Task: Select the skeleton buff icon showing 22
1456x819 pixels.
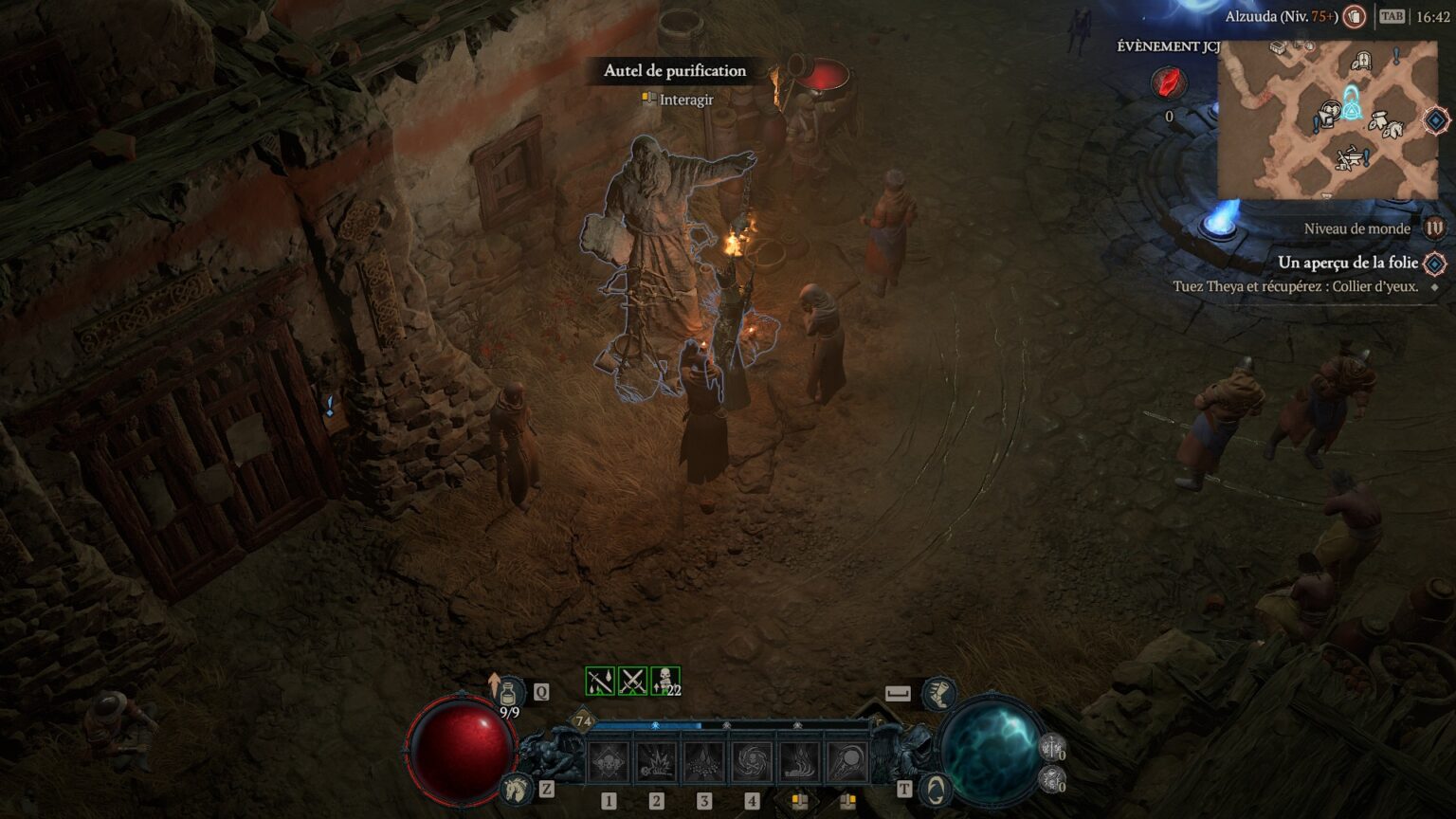Action: tap(665, 681)
